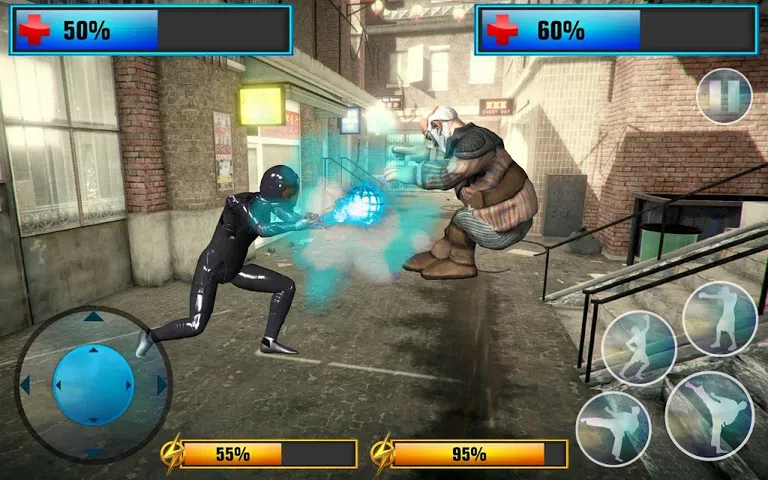Pause the fight with the pause button
The height and width of the screenshot is (480, 768).
(x=724, y=97)
